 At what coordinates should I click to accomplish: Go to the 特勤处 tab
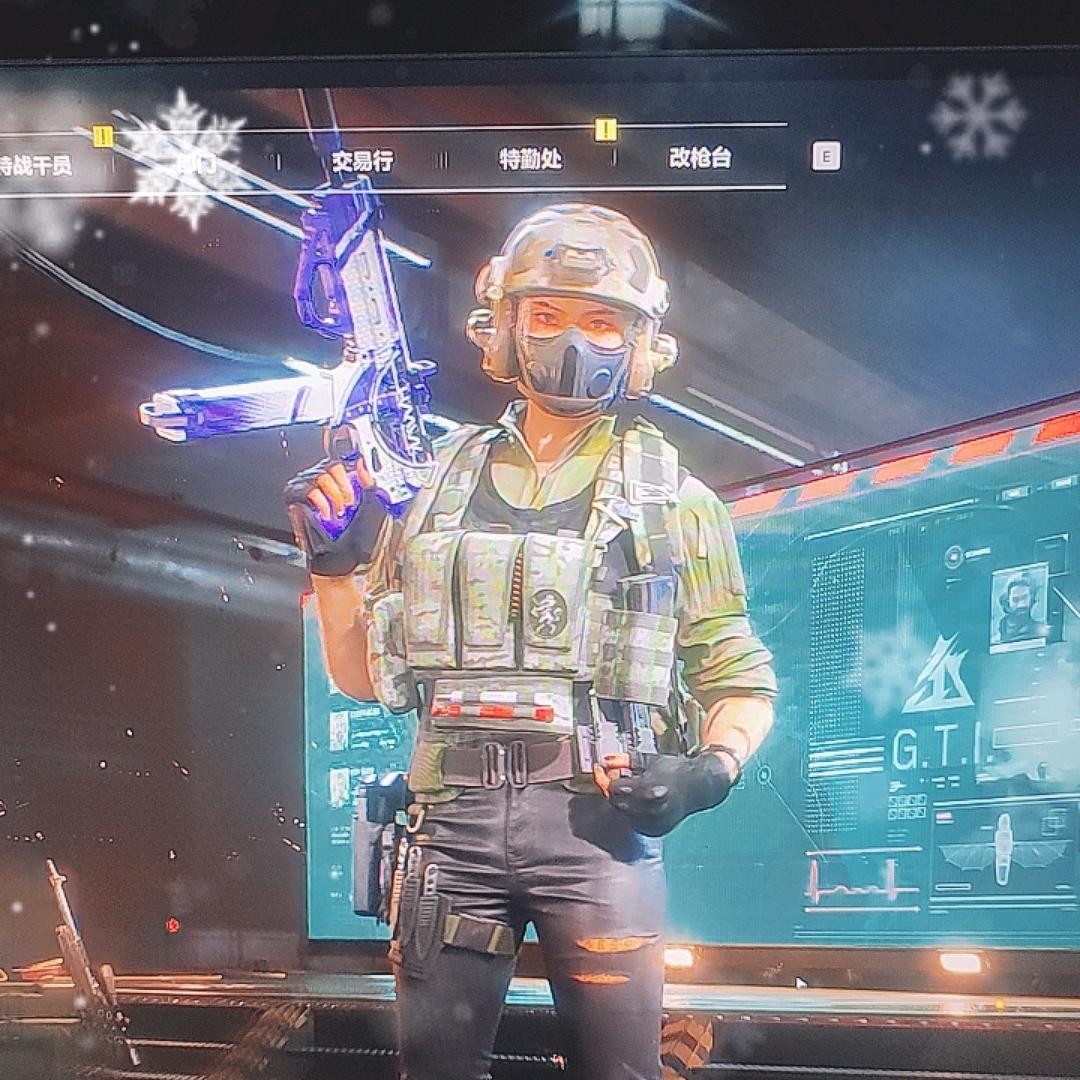[531, 159]
